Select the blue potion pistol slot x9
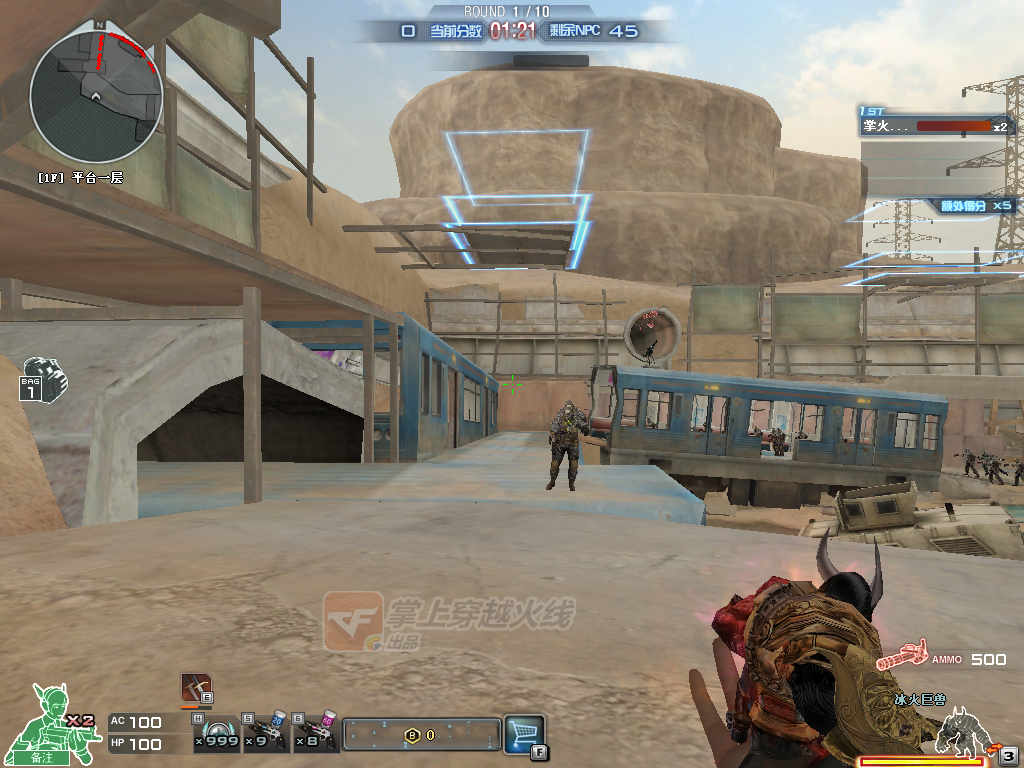The image size is (1024, 768). [267, 734]
